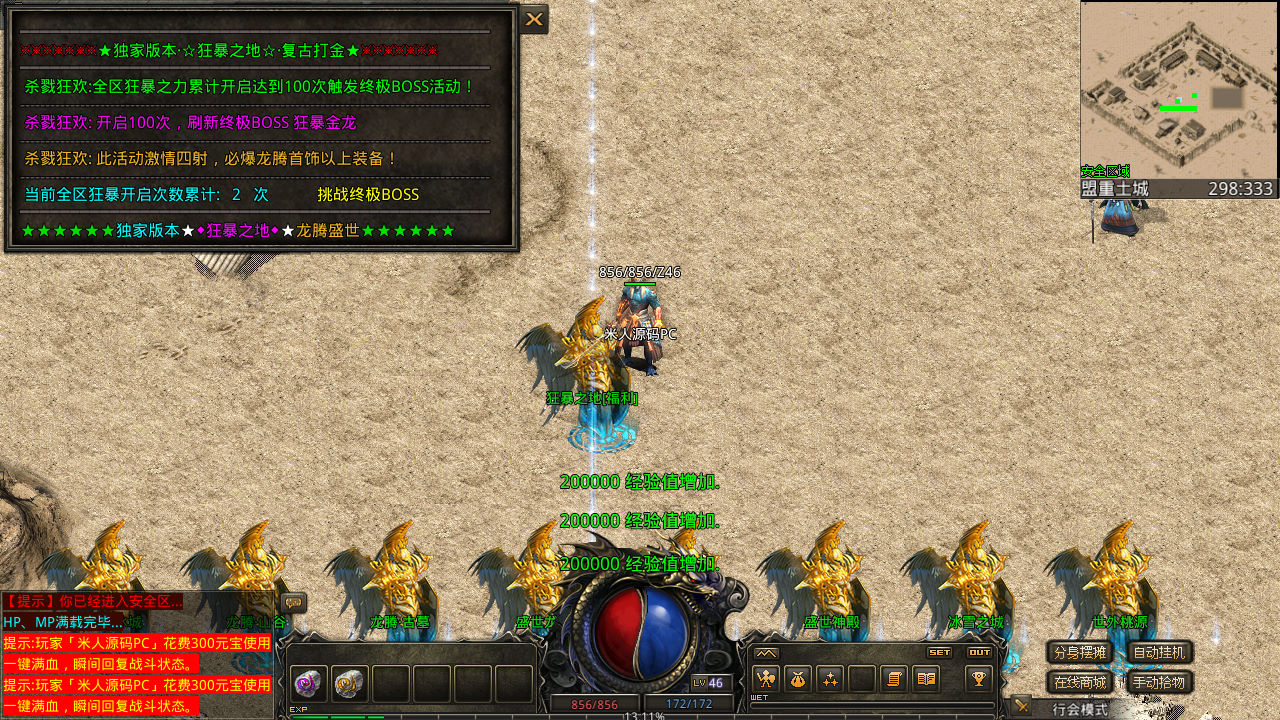Open the chat bubble button
The image size is (1280, 720).
[293, 602]
